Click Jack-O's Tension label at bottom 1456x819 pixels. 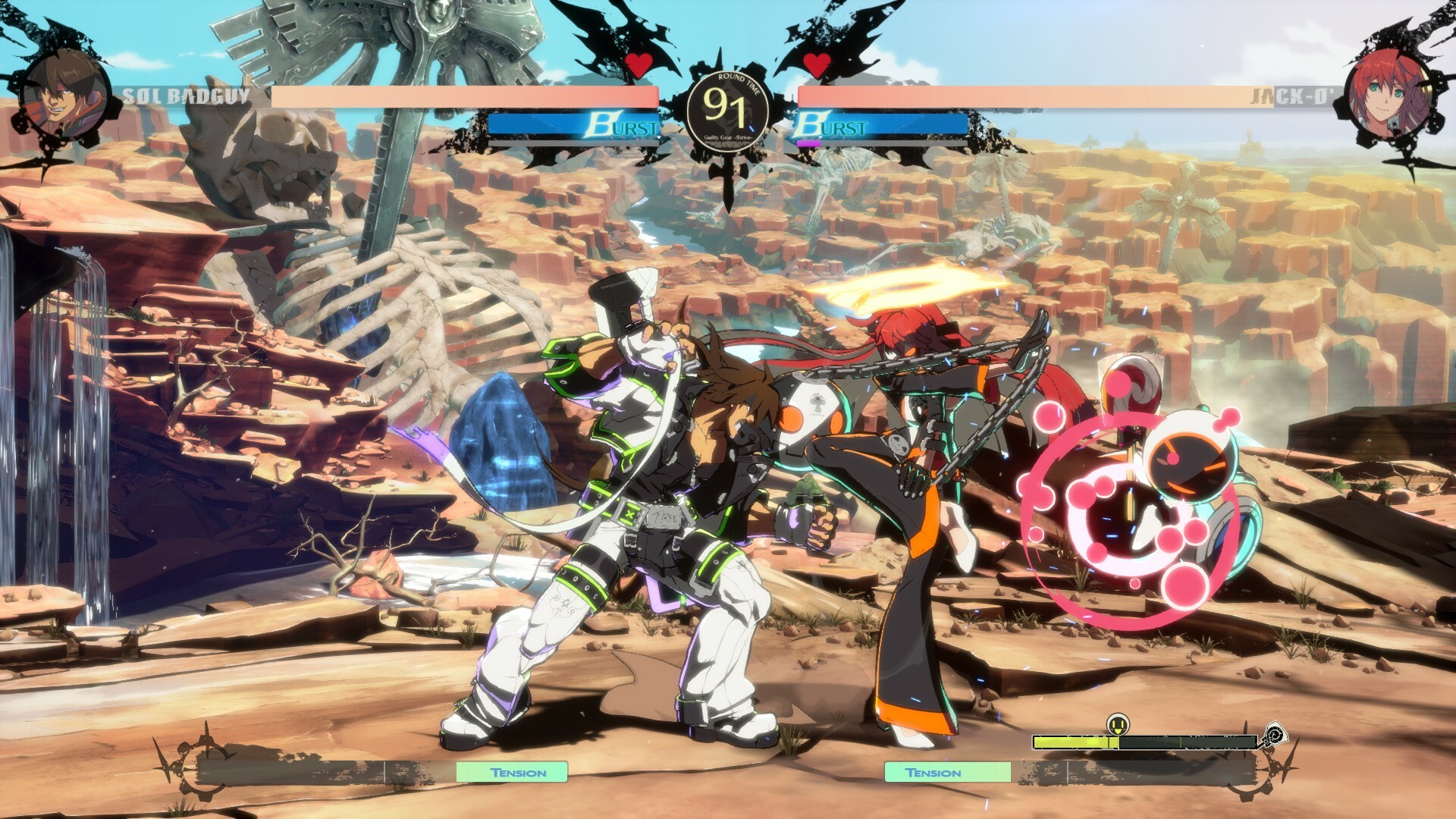pos(932,773)
